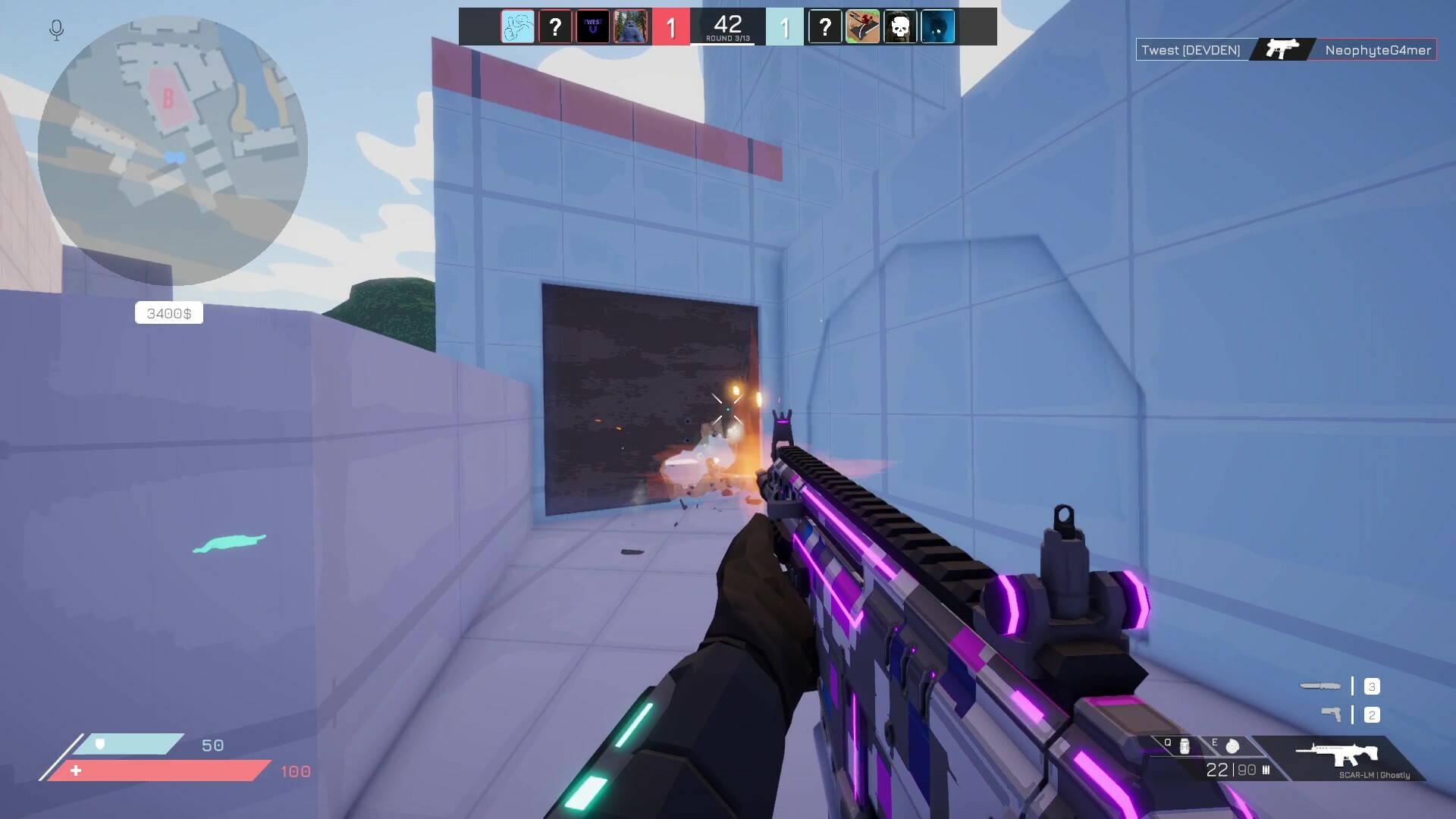The width and height of the screenshot is (1456, 819).
Task: Click the 3400$ money display
Action: 168,312
